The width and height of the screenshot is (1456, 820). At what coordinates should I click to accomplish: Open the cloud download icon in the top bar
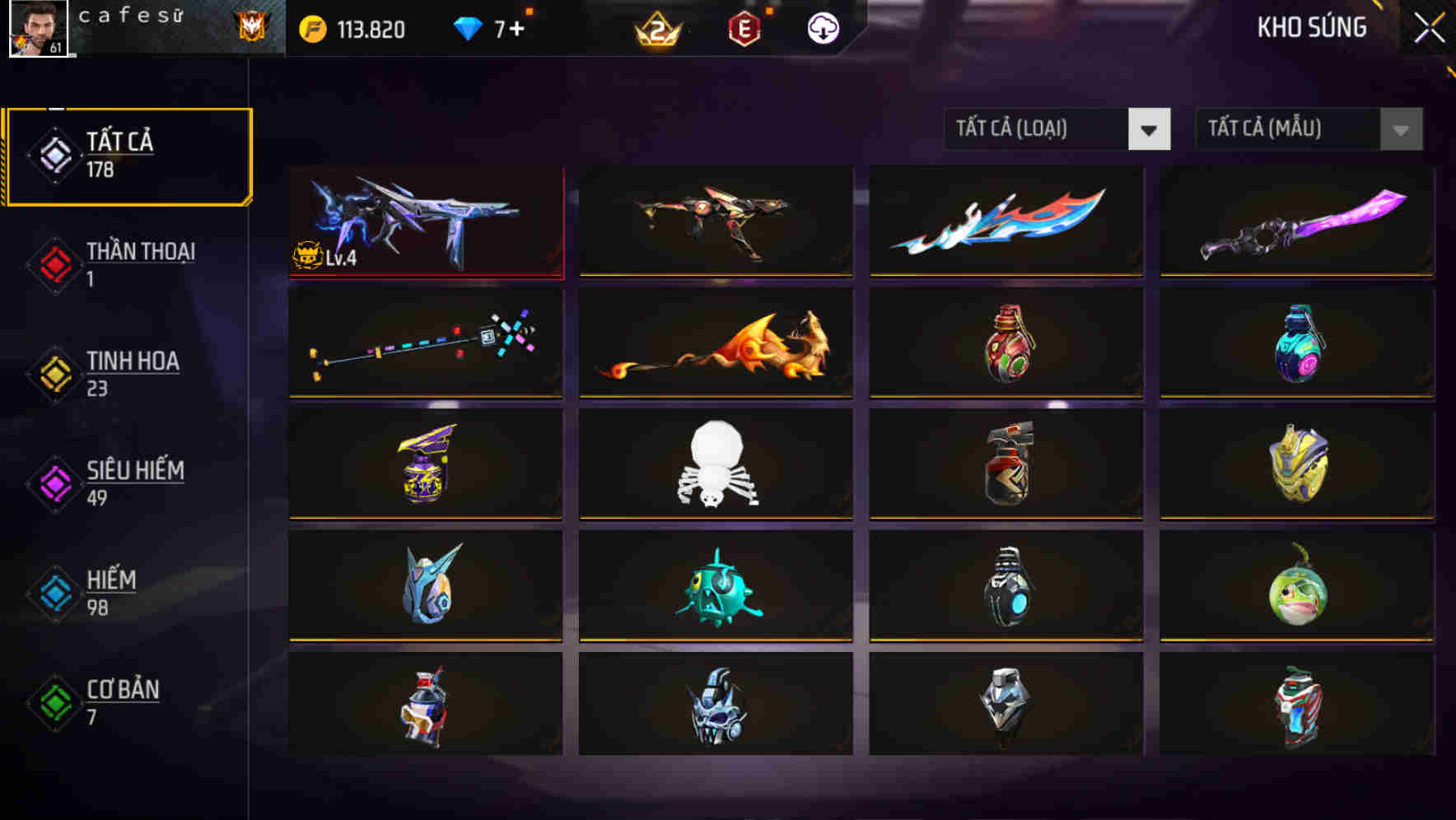pos(821,27)
